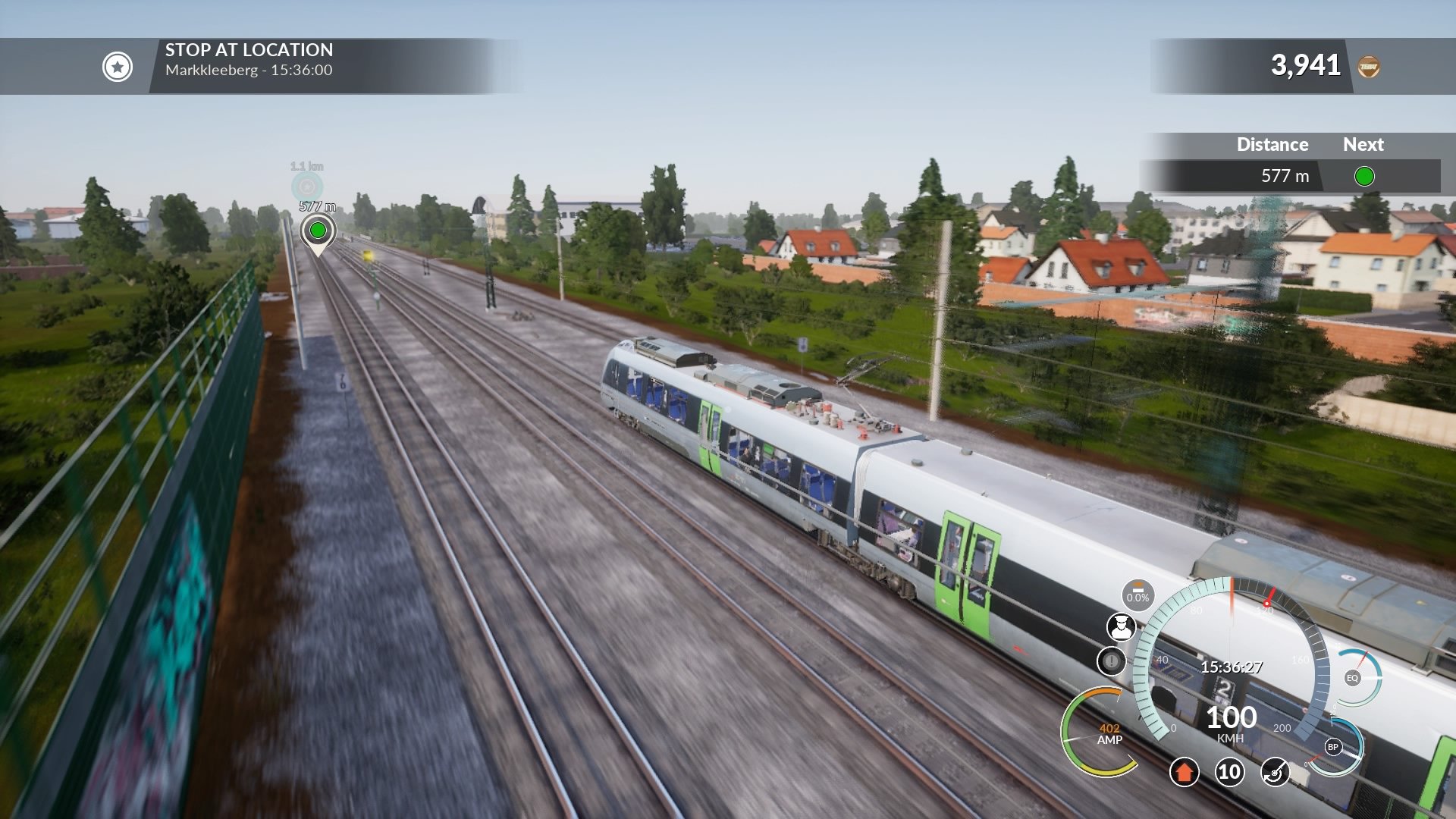This screenshot has height=819, width=1456.
Task: Toggle the green Next signal indicator
Action: click(1363, 176)
